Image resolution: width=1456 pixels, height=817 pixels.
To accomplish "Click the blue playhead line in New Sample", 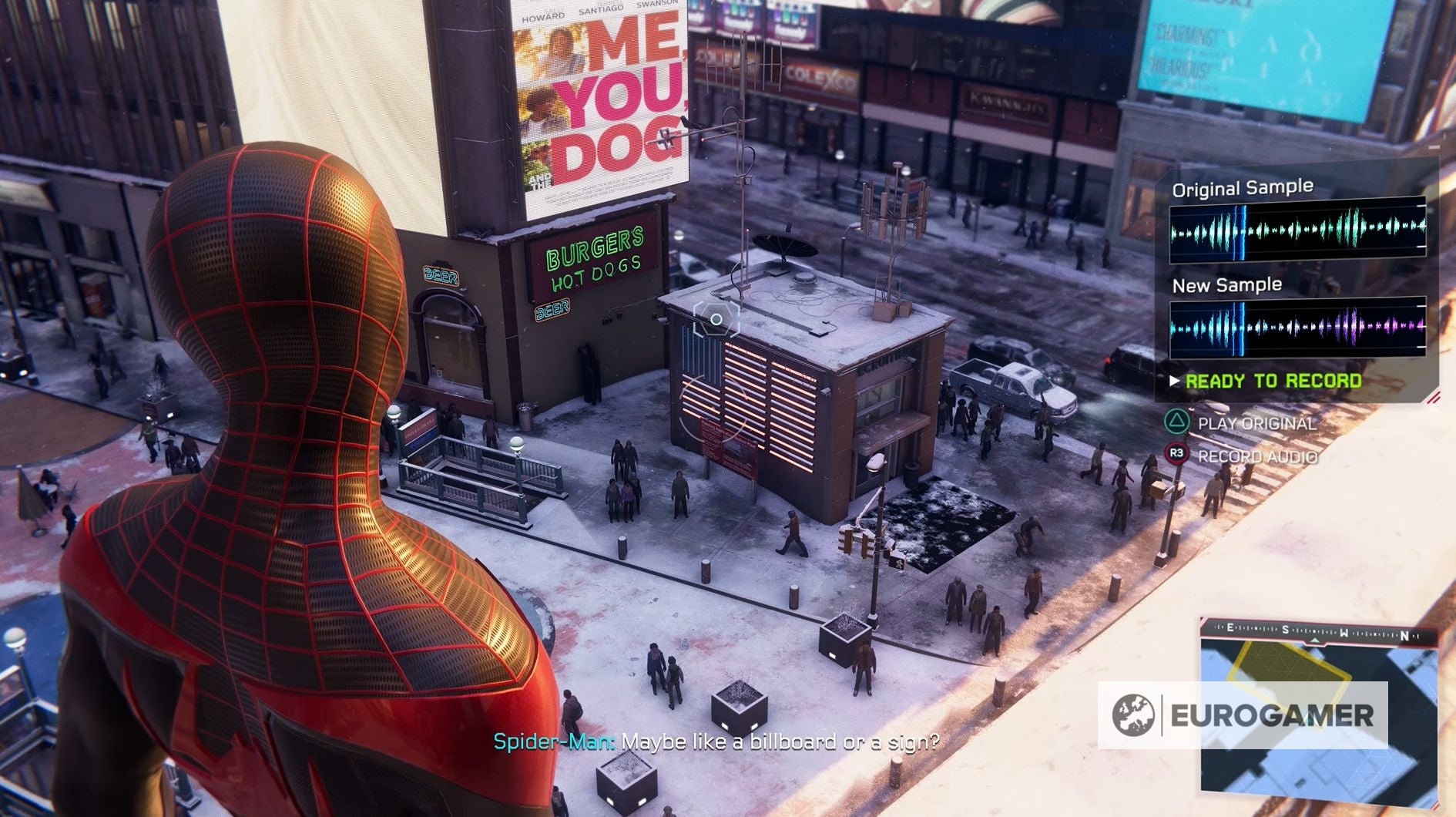I will click(1240, 328).
